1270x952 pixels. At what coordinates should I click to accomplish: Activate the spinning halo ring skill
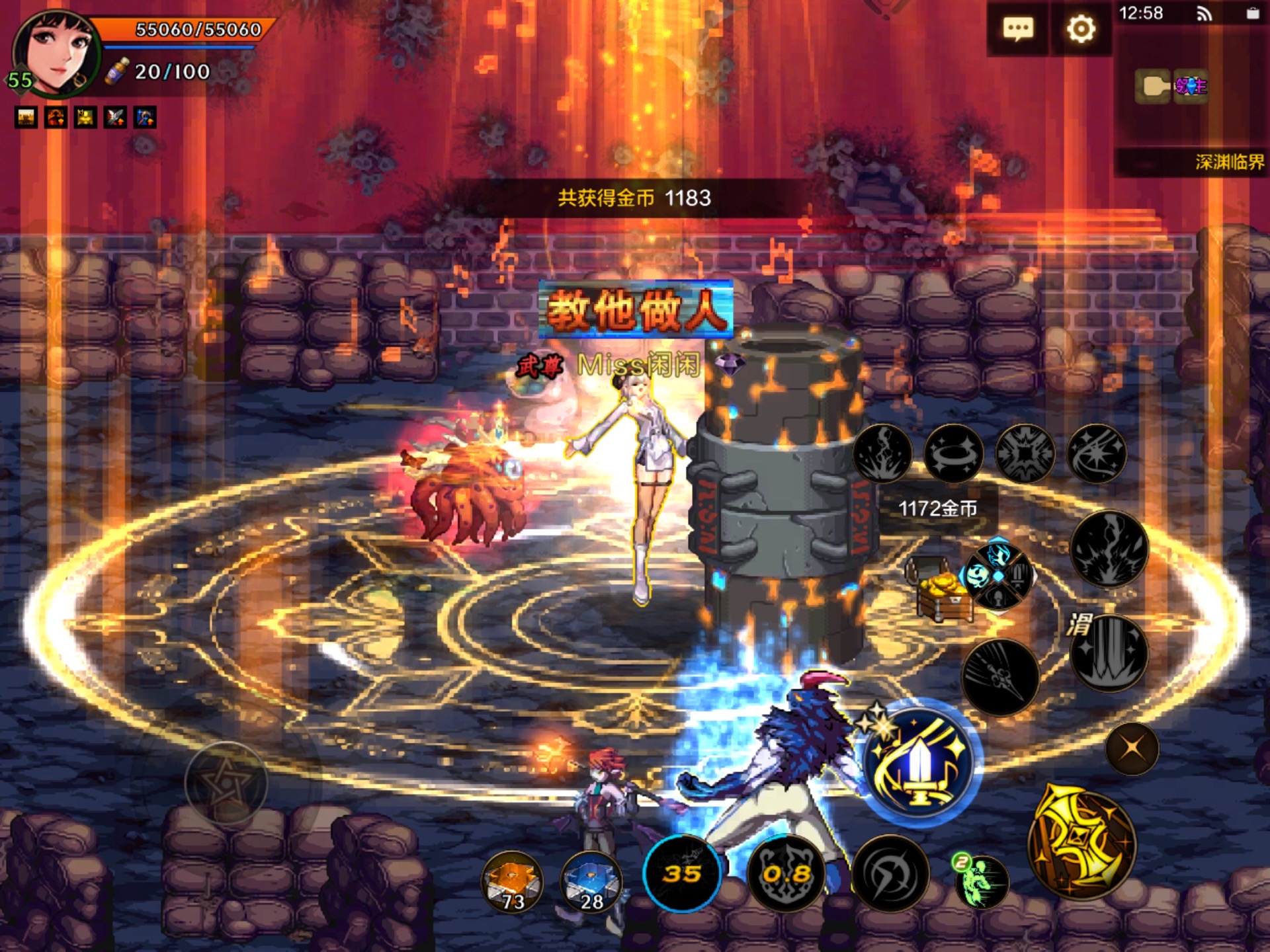point(953,454)
